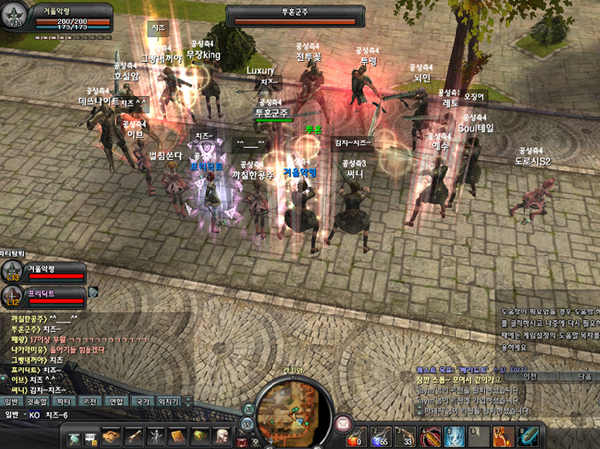This screenshot has width=600, height=449.
Task: Use the blue mana potion slot
Action: (380, 437)
